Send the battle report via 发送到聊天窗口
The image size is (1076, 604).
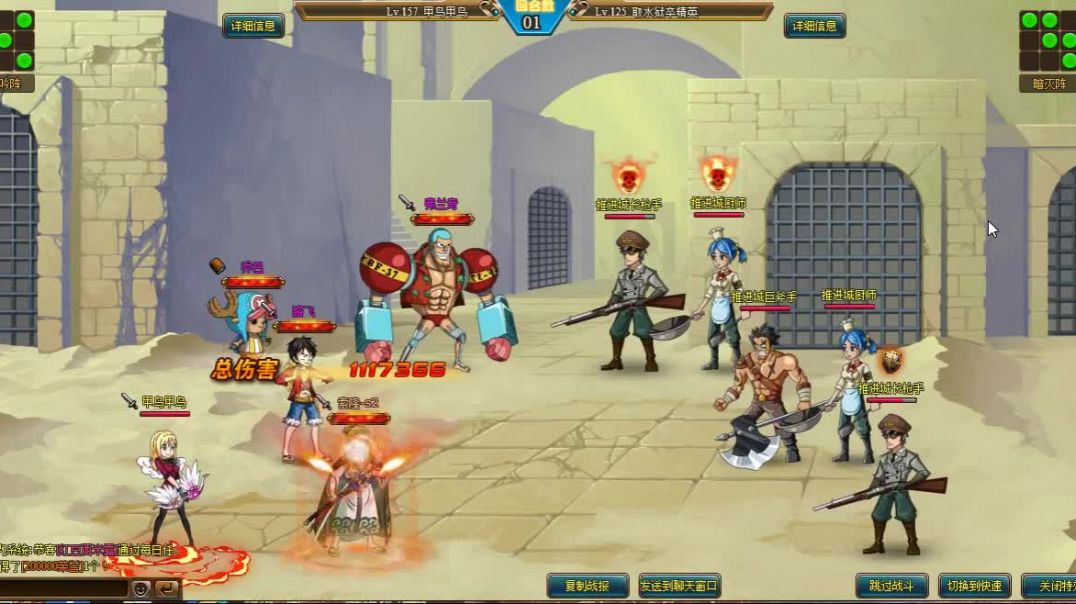pyautogui.click(x=680, y=586)
